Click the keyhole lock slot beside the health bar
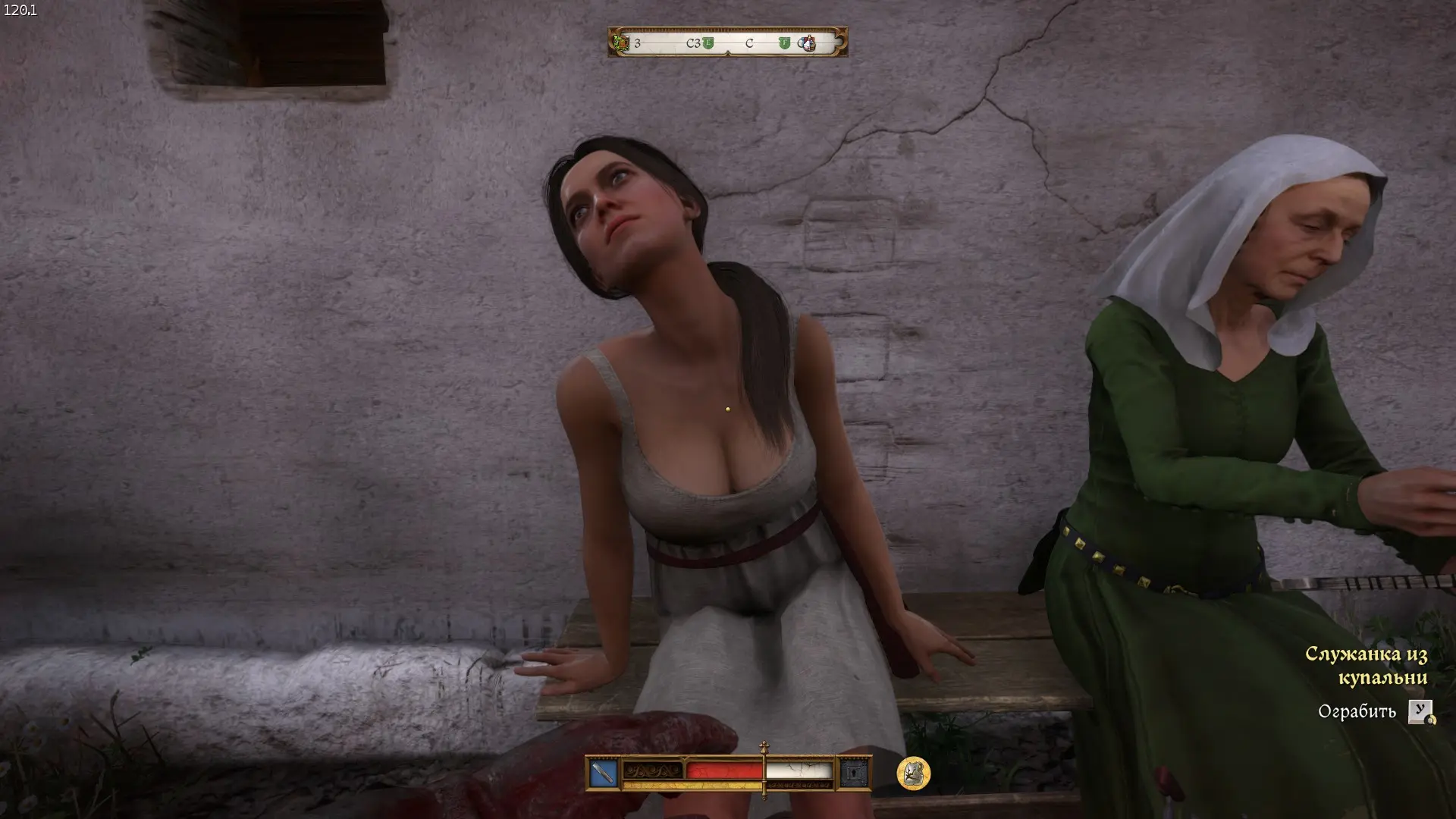This screenshot has width=1456, height=819. [855, 773]
